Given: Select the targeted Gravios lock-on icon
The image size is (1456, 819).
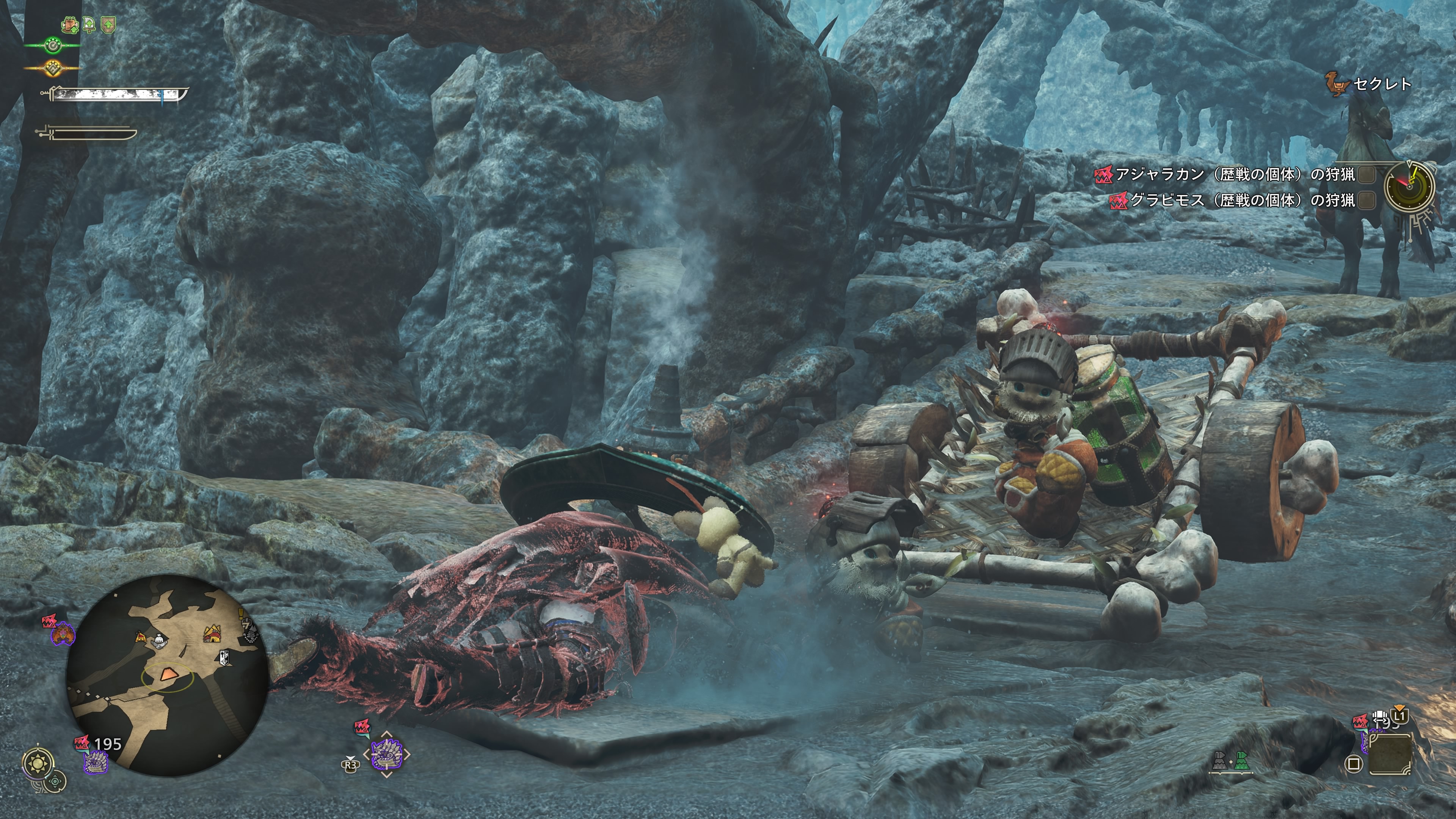Looking at the screenshot, I should click(386, 753).
